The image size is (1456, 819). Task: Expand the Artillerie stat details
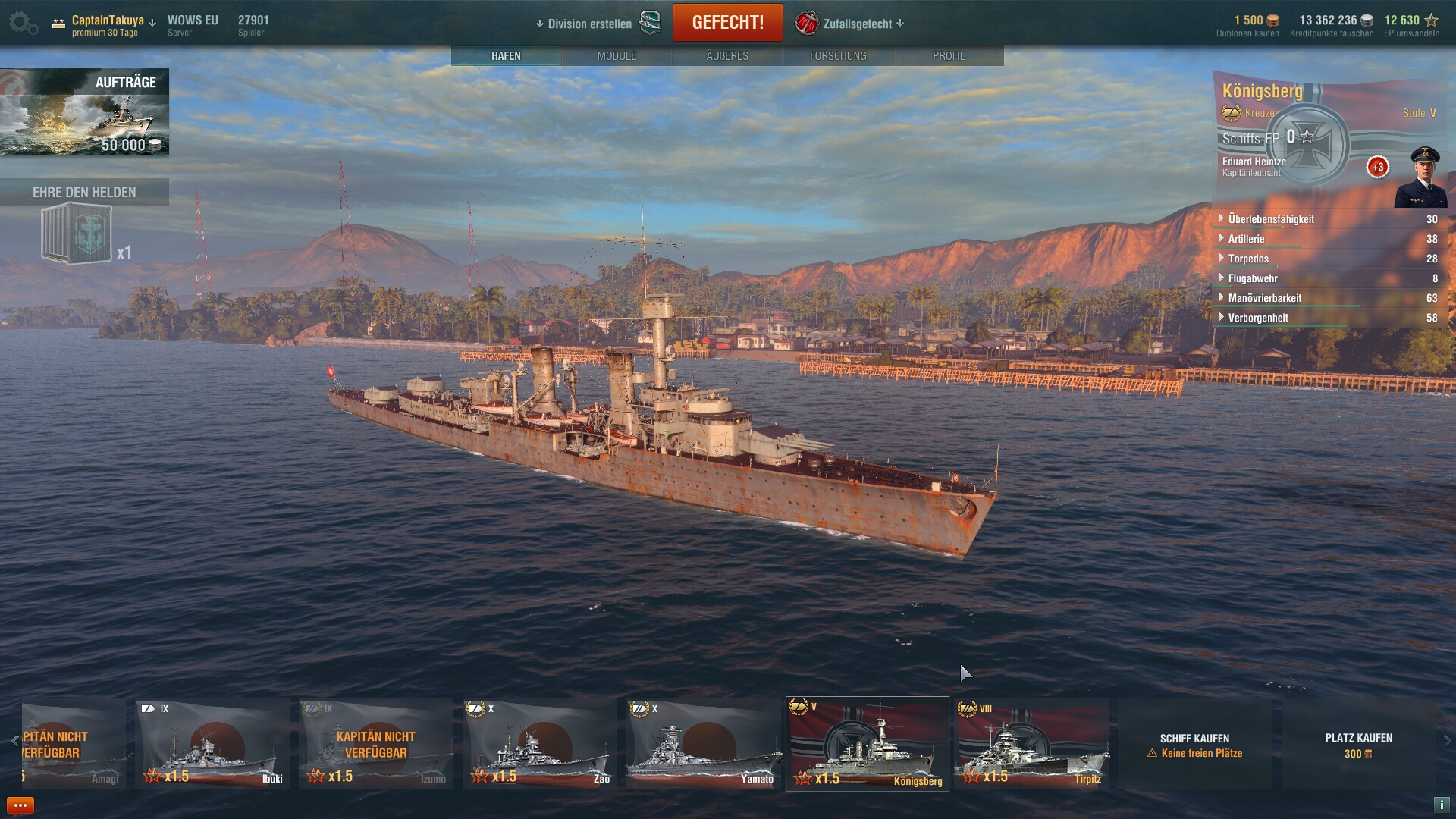pyautogui.click(x=1246, y=239)
